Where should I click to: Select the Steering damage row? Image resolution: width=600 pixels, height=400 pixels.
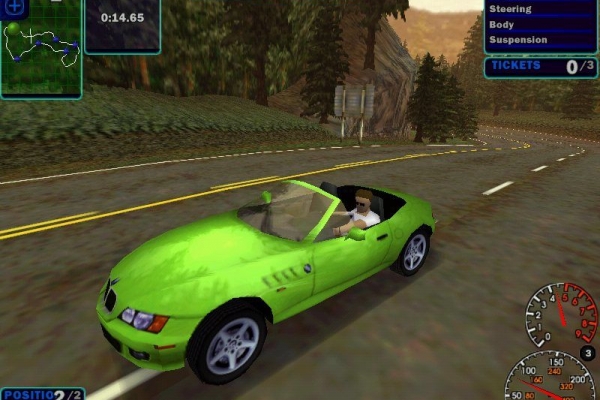(x=540, y=9)
